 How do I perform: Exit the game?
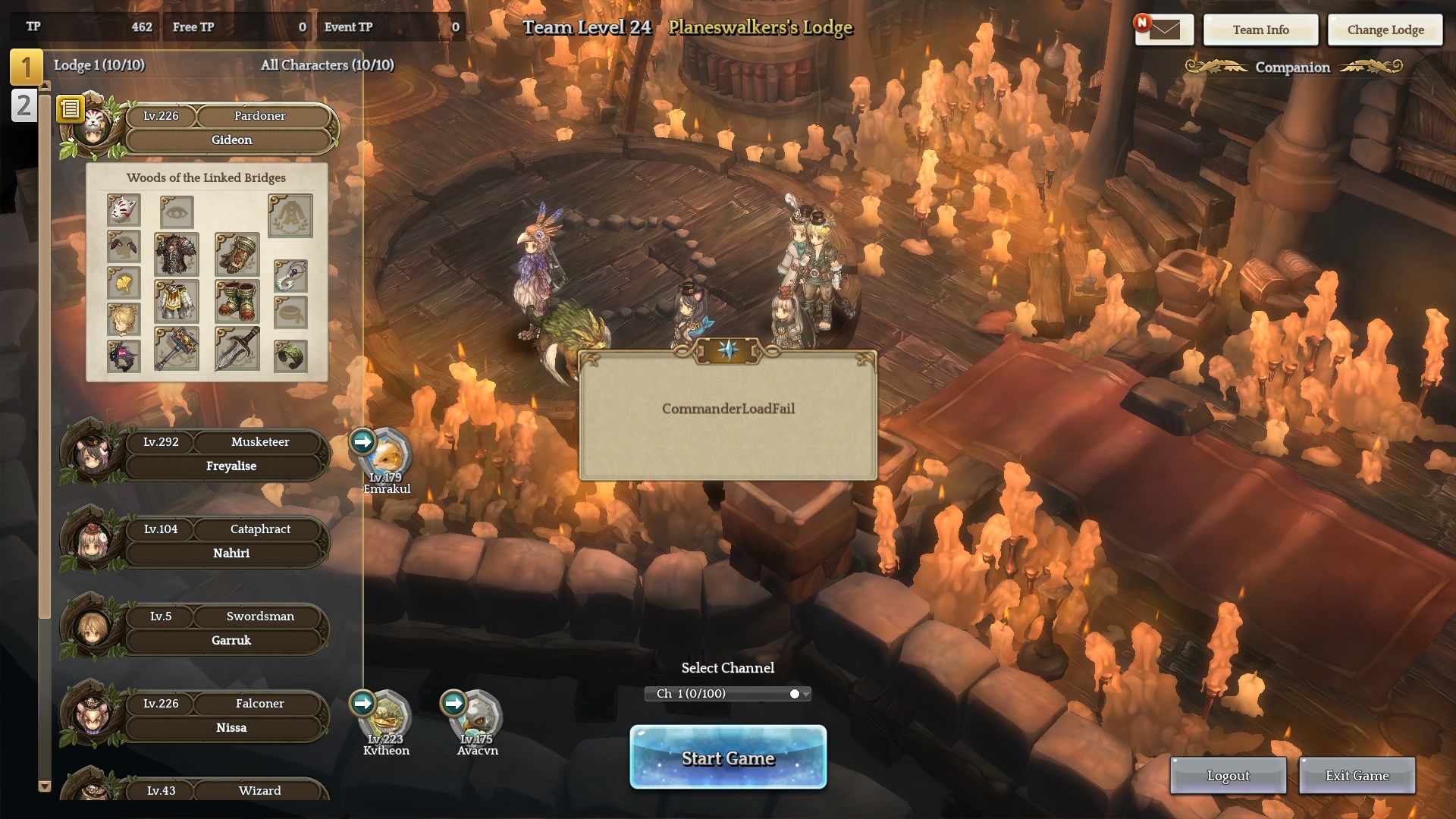pos(1357,776)
